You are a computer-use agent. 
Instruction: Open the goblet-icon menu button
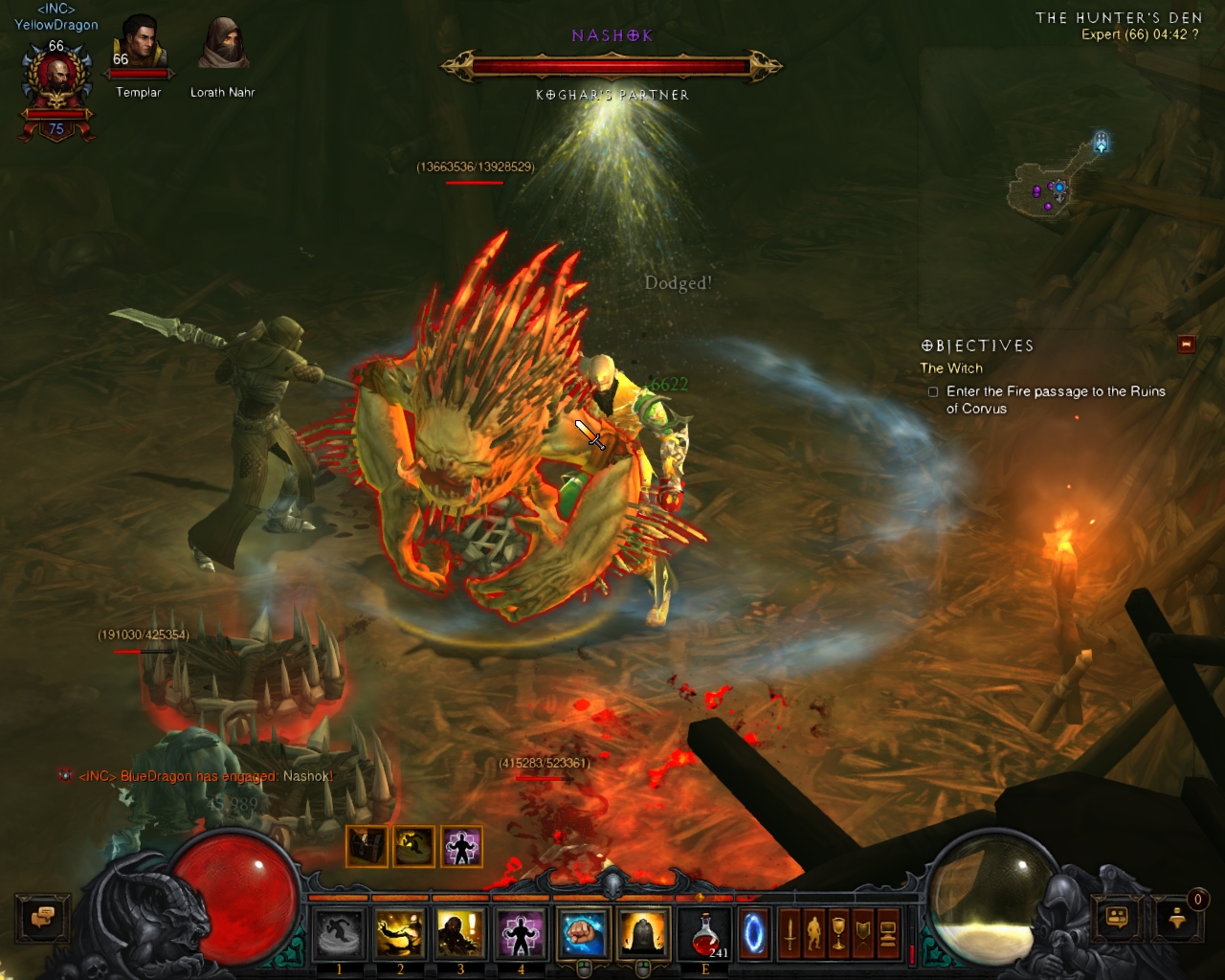[x=839, y=932]
